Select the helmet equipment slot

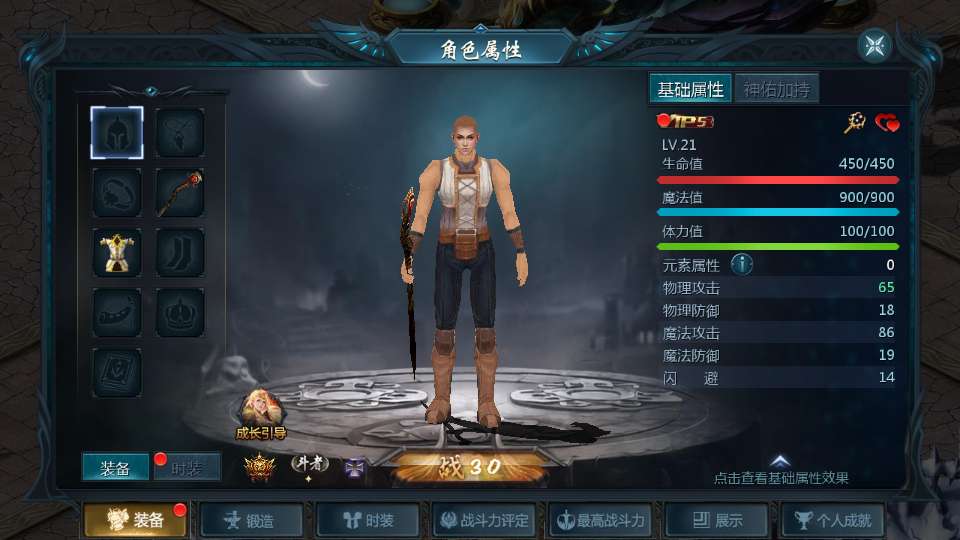tap(117, 132)
